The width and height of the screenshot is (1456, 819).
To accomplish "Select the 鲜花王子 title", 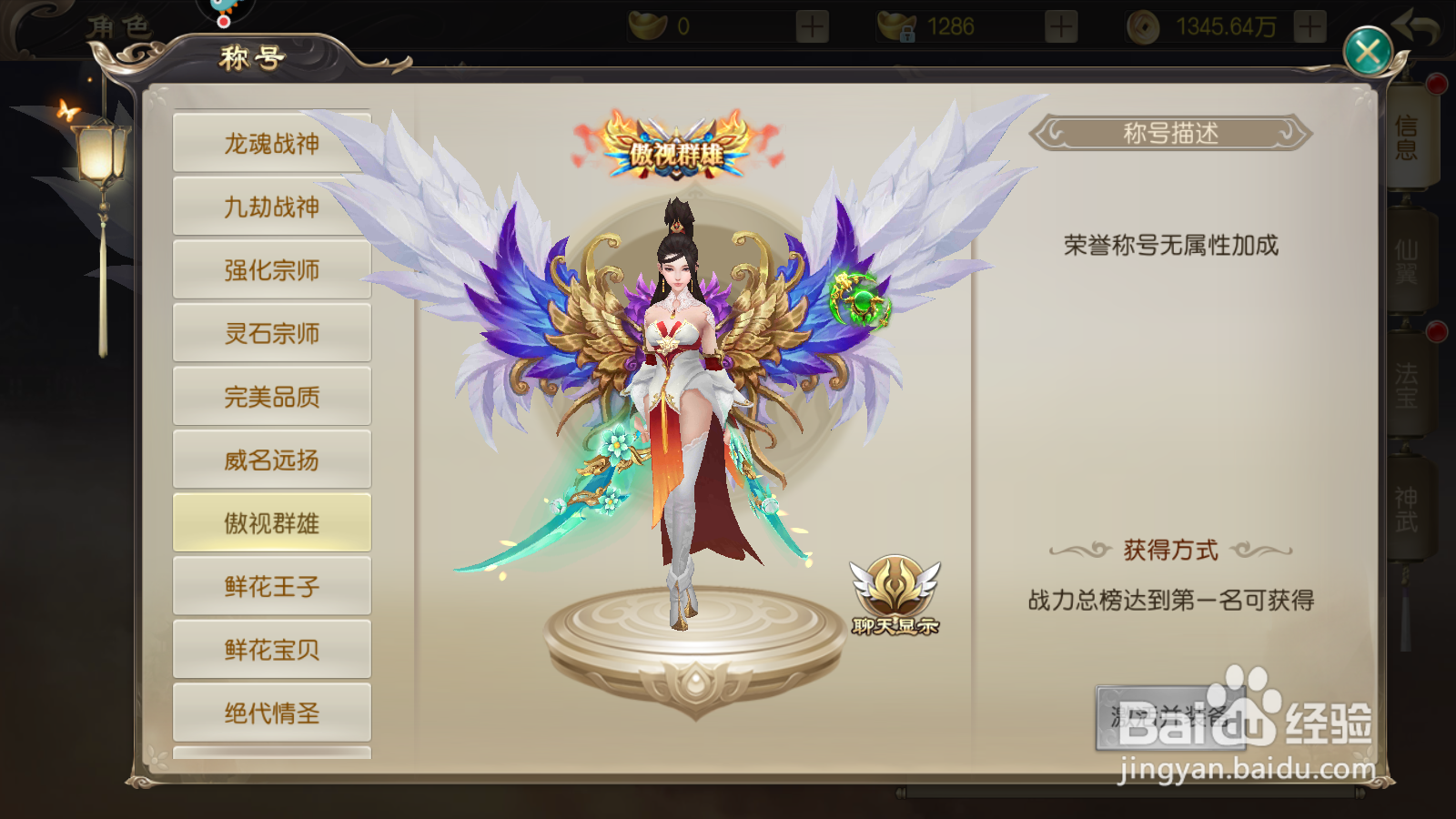I will 271,585.
